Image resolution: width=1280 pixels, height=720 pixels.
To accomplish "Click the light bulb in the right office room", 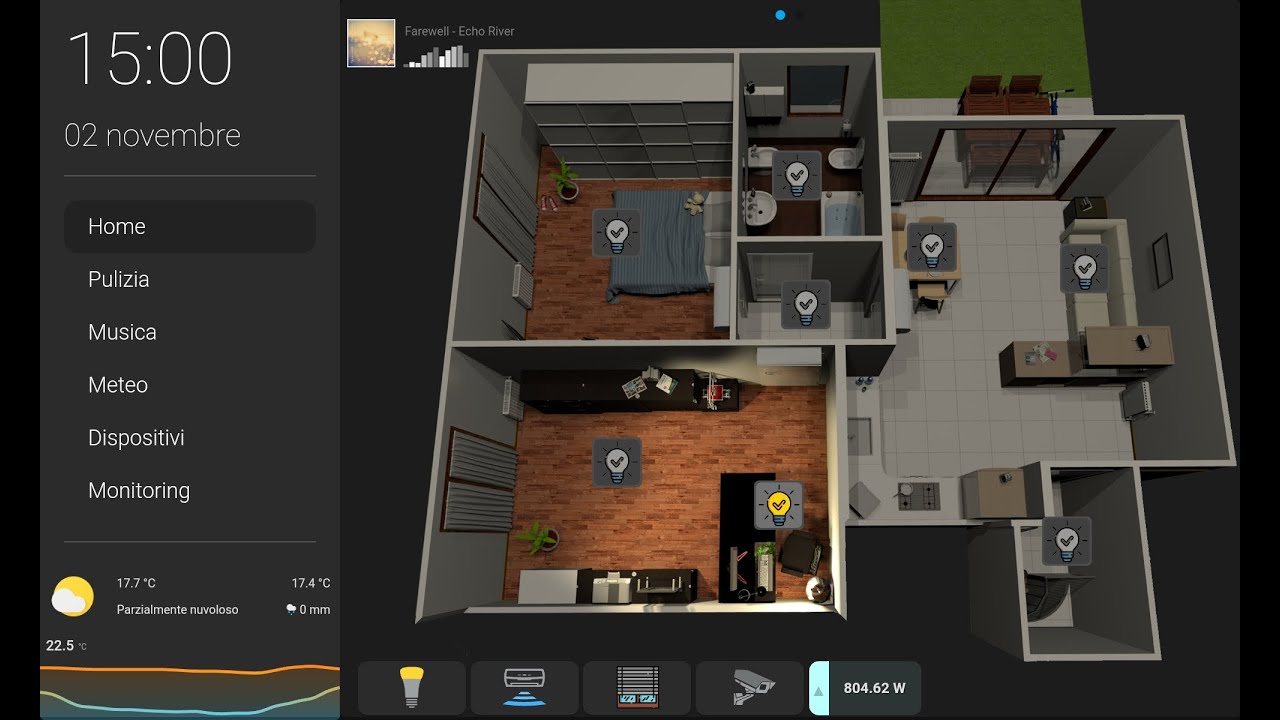I will (x=1086, y=270).
